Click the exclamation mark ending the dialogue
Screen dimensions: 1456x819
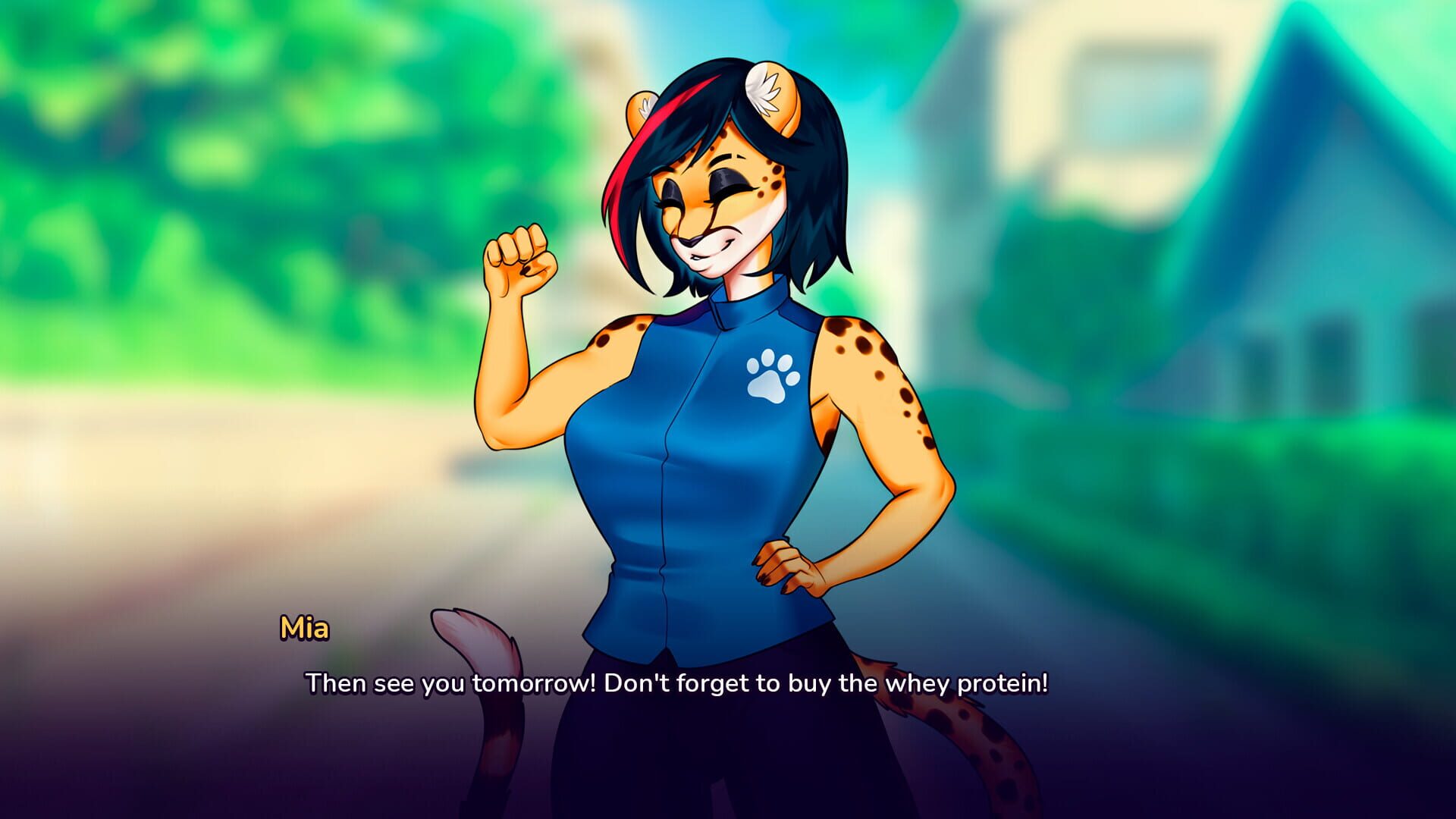point(1045,685)
